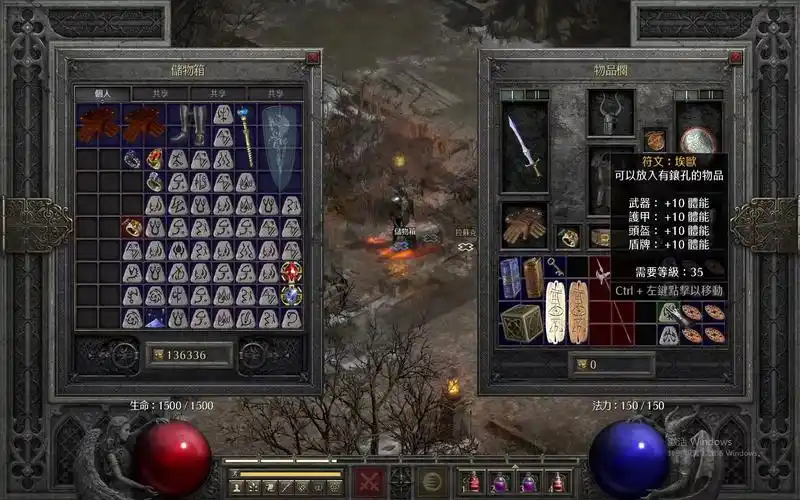Screen dimensions: 800x500
Task: Use the purple potion in belt slot 2
Action: (x=501, y=482)
